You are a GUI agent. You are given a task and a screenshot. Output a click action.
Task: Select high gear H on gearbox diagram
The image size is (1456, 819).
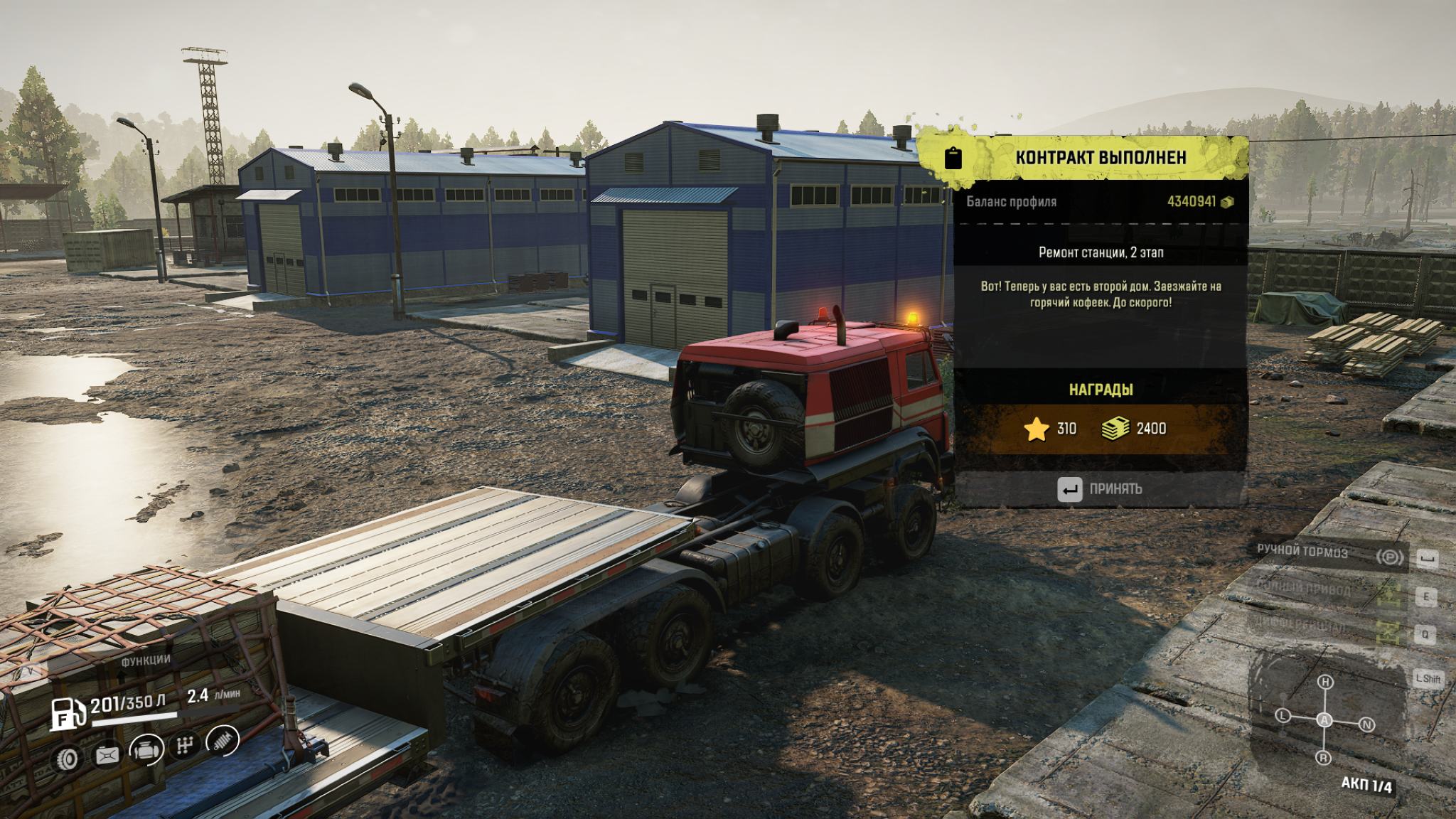(x=1325, y=682)
